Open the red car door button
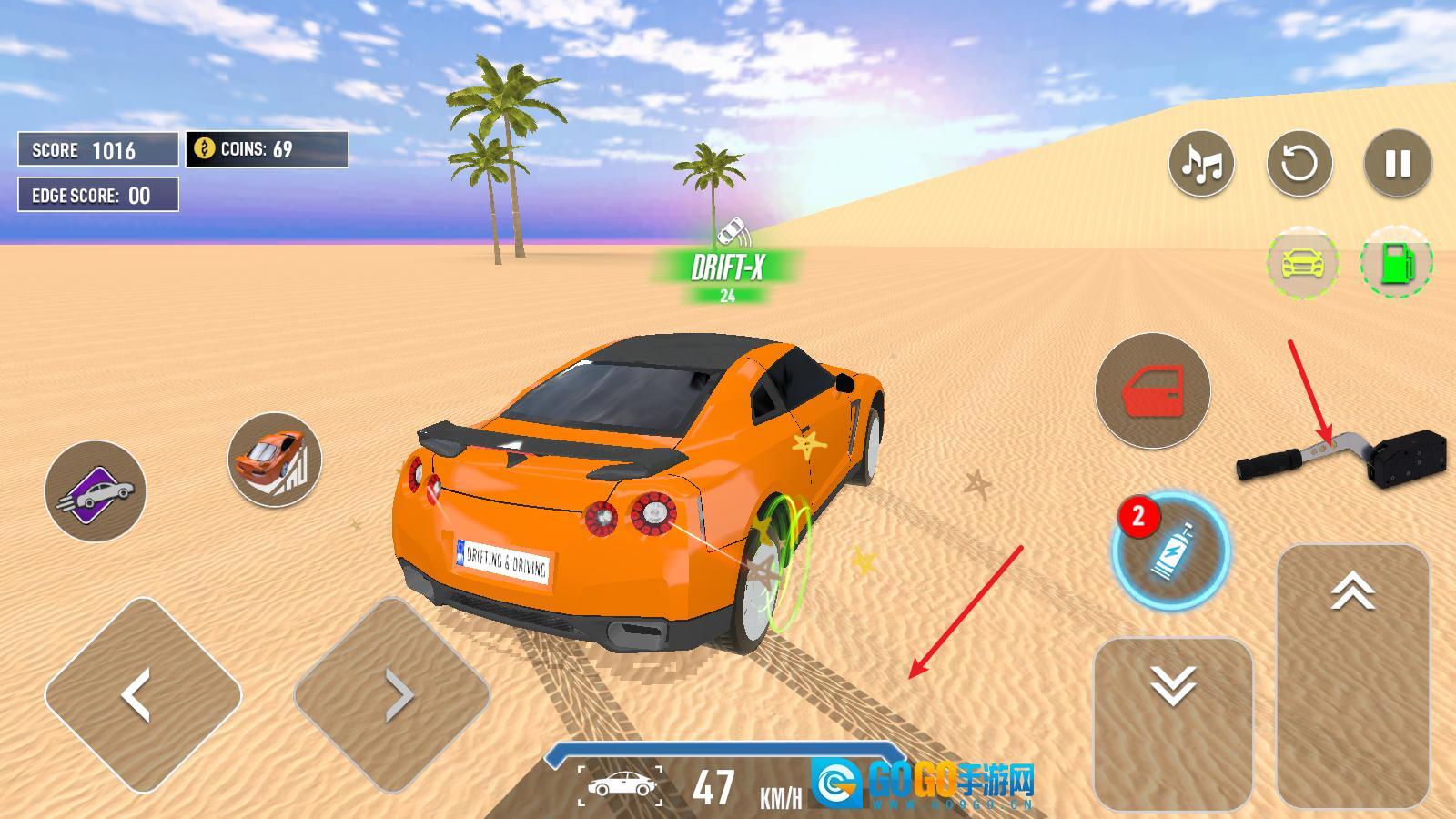 click(1152, 390)
